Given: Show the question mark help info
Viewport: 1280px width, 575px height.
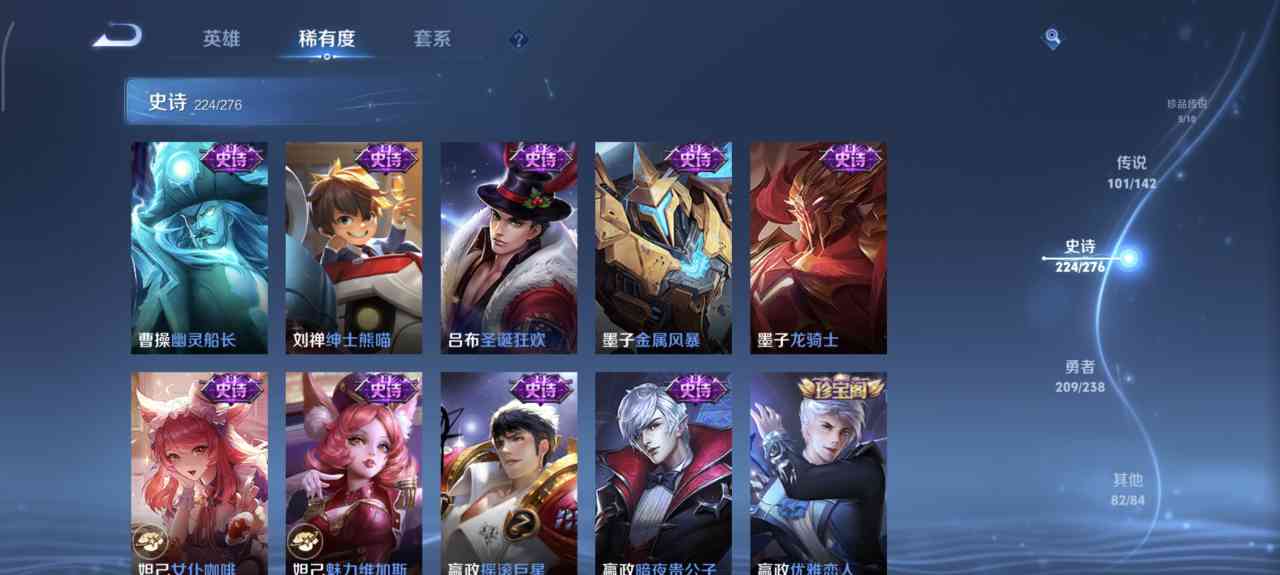Looking at the screenshot, I should [517, 40].
